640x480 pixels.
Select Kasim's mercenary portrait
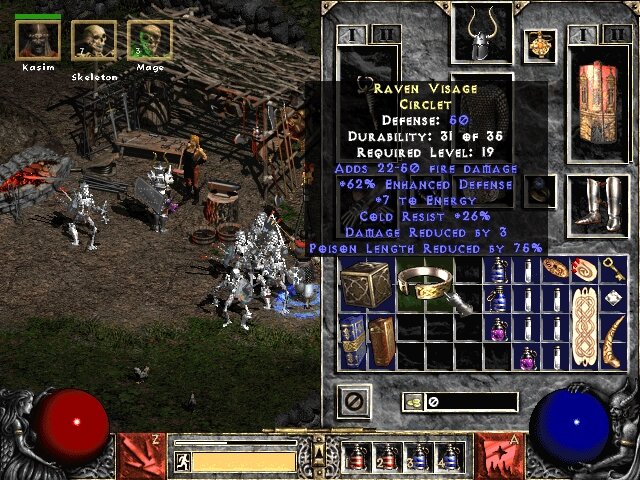pyautogui.click(x=38, y=40)
